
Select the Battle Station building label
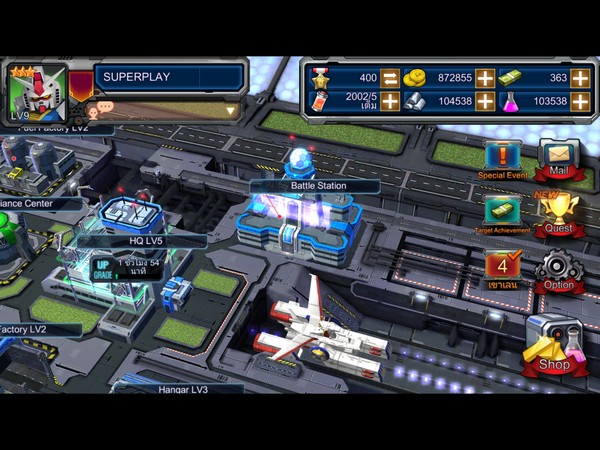click(x=315, y=186)
